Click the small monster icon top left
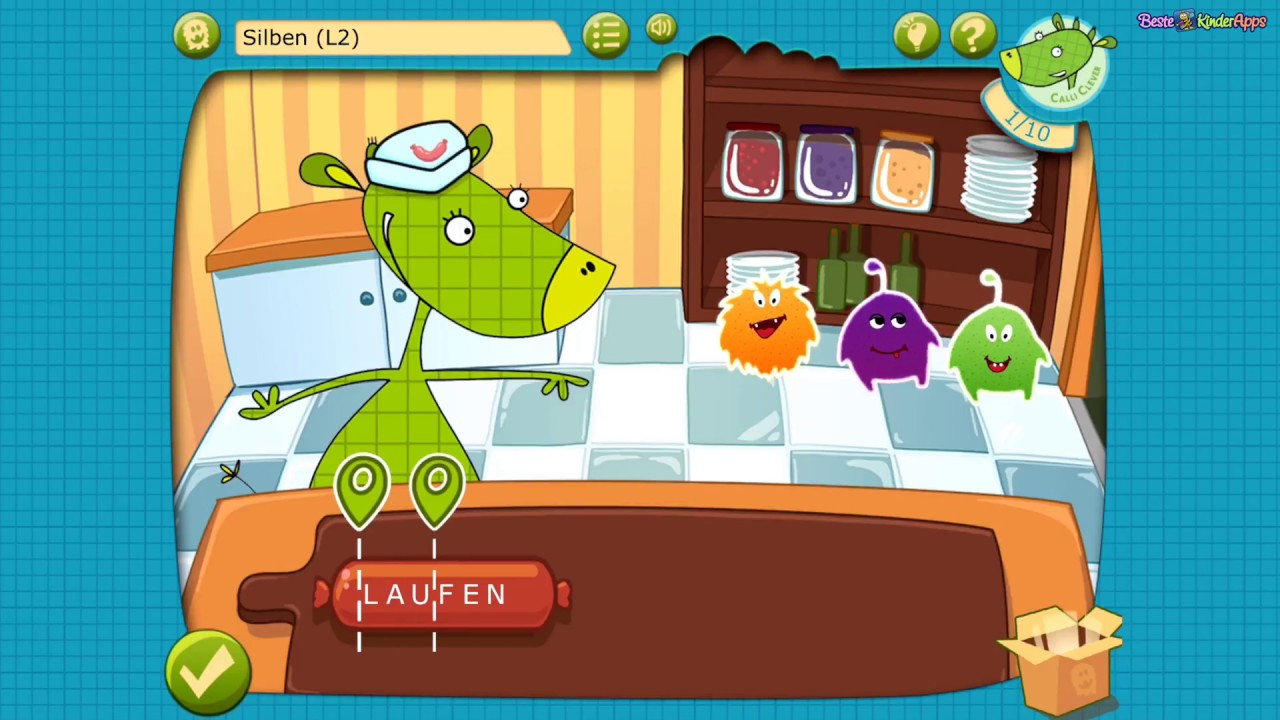 196,35
